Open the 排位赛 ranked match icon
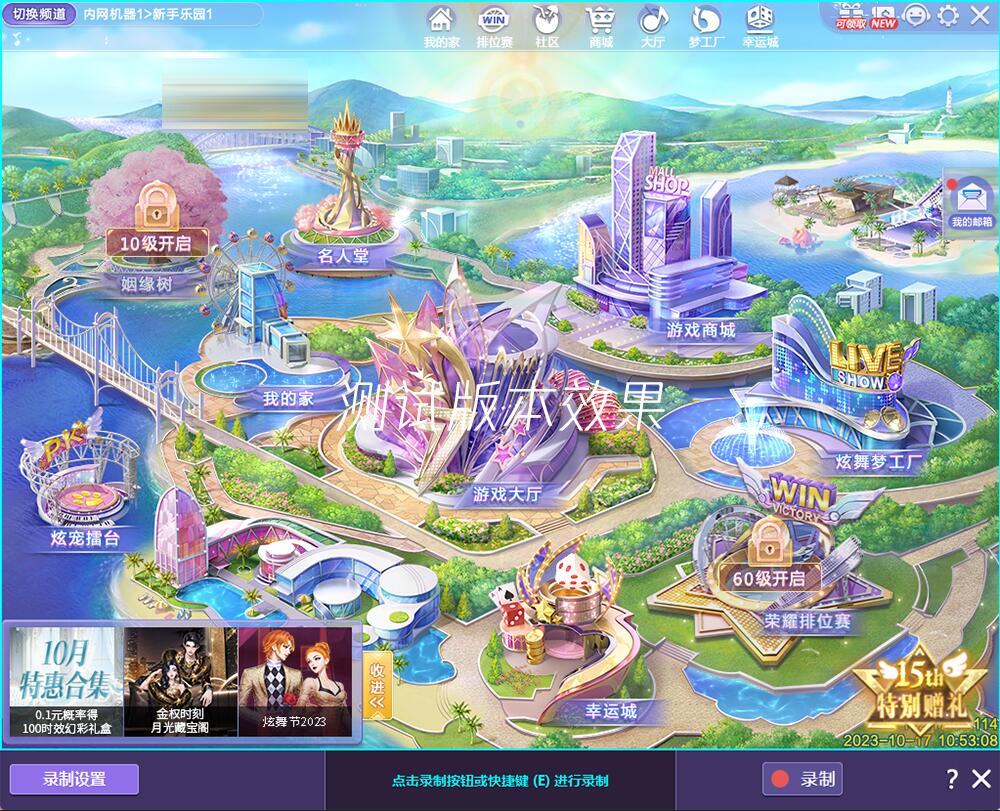1000x811 pixels. coord(494,25)
